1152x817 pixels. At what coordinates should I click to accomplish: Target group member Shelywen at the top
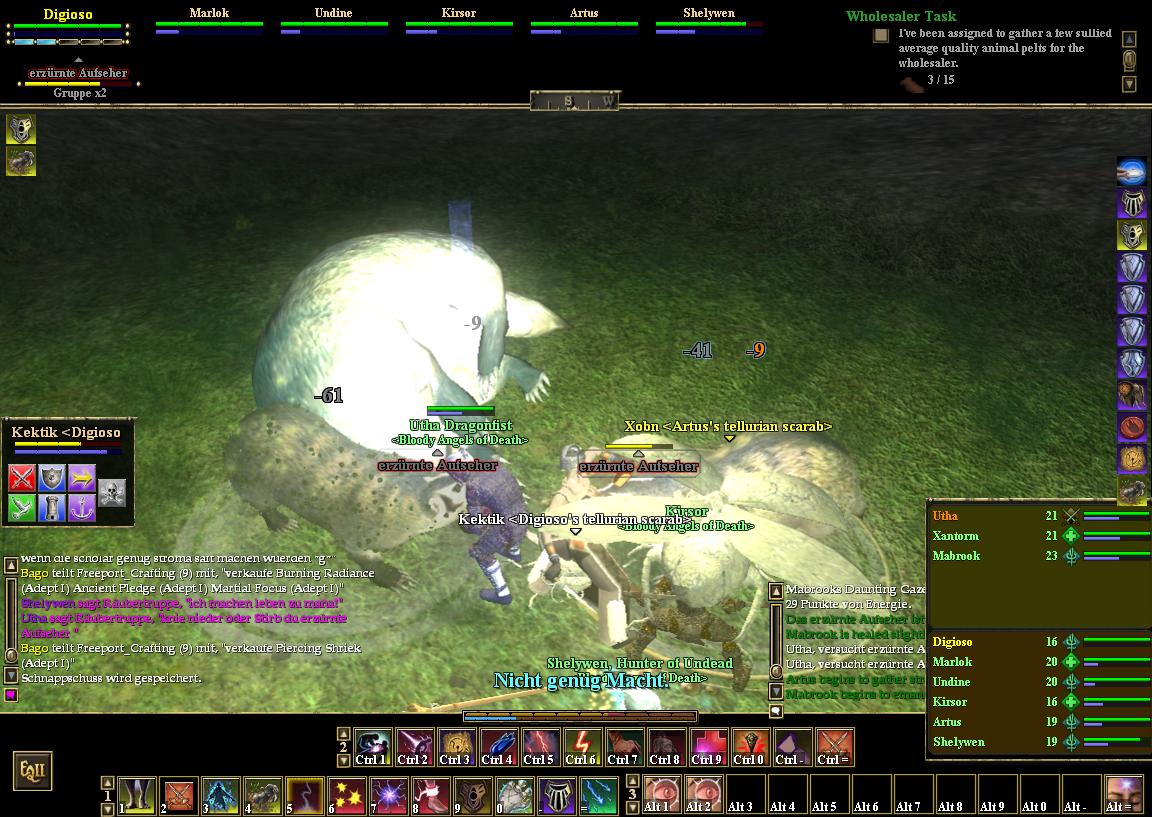tap(709, 13)
